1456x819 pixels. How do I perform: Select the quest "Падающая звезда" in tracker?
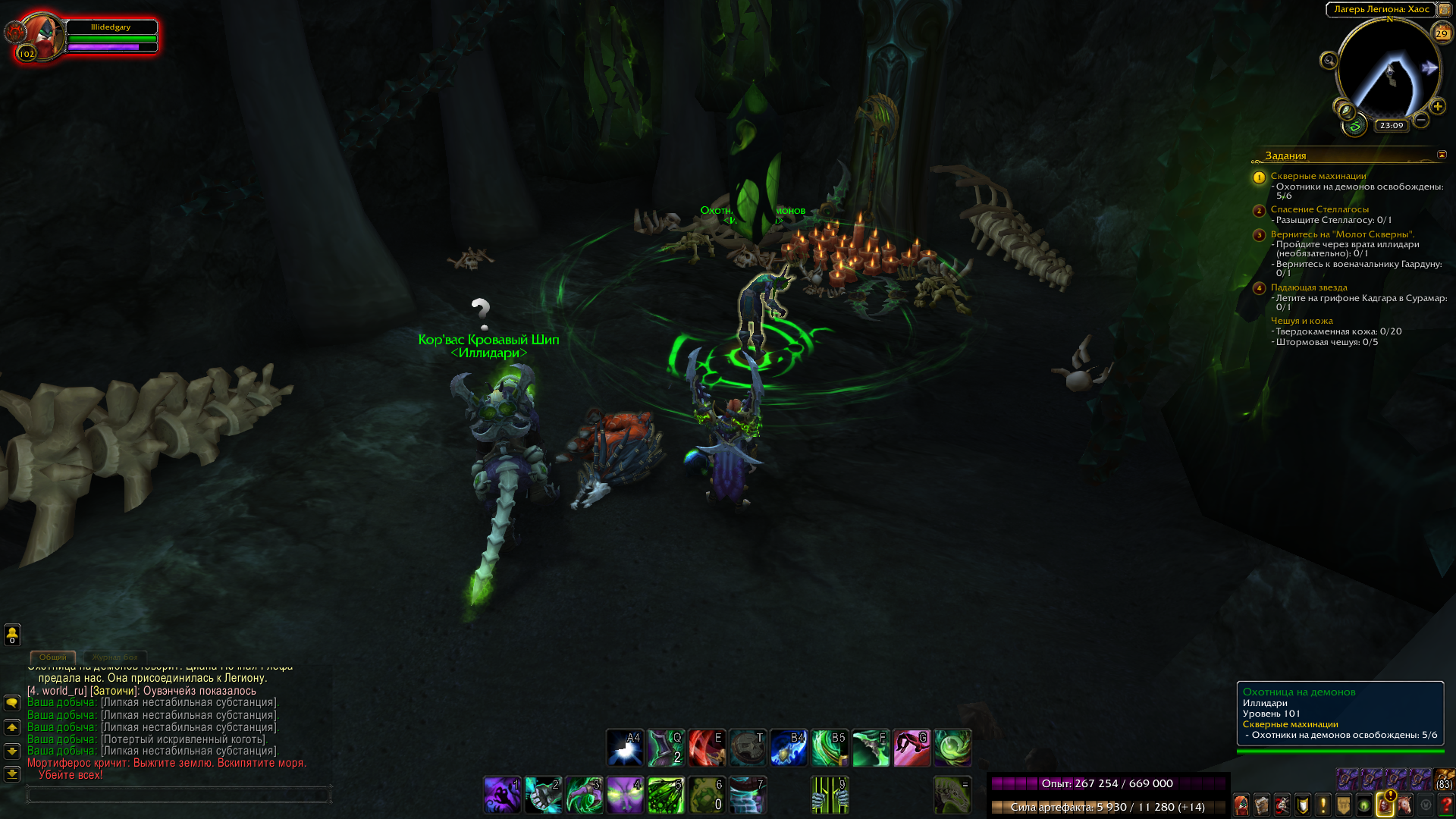[x=1309, y=287]
